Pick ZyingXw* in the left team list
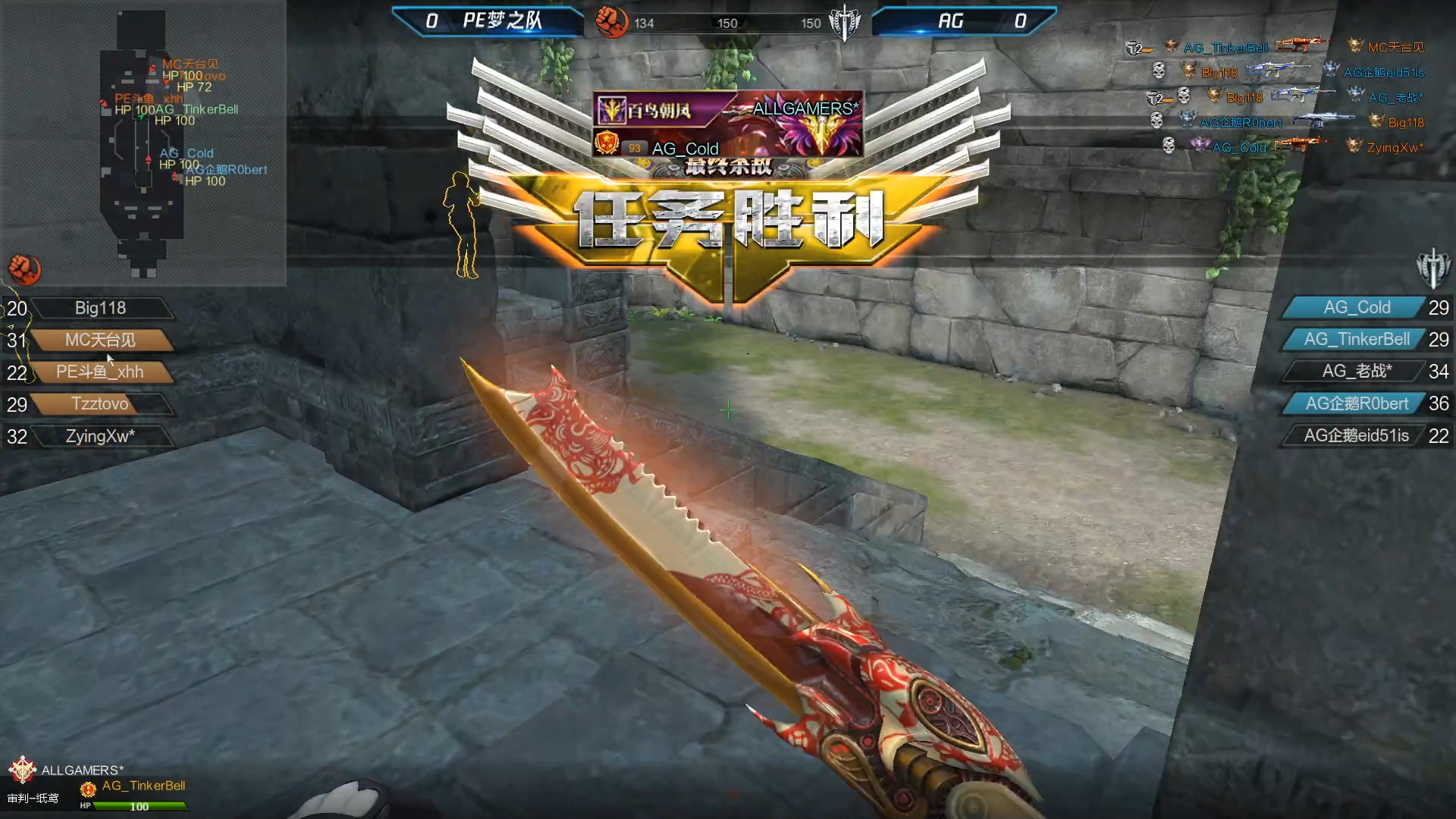The width and height of the screenshot is (1456, 819). [100, 436]
